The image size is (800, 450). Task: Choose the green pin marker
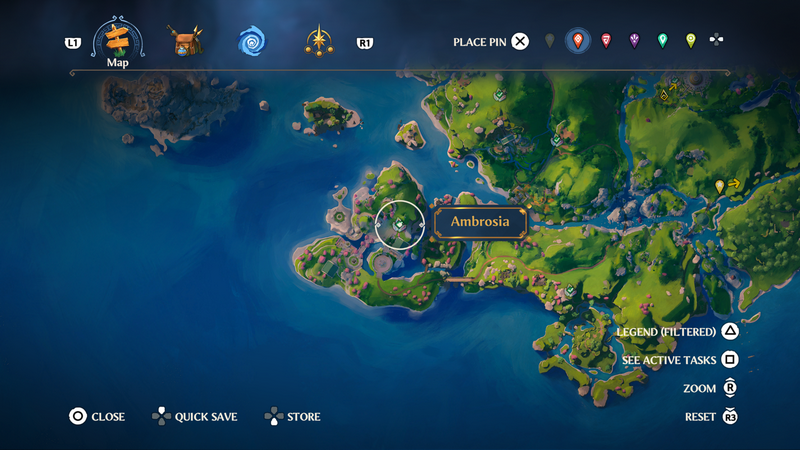pyautogui.click(x=662, y=41)
